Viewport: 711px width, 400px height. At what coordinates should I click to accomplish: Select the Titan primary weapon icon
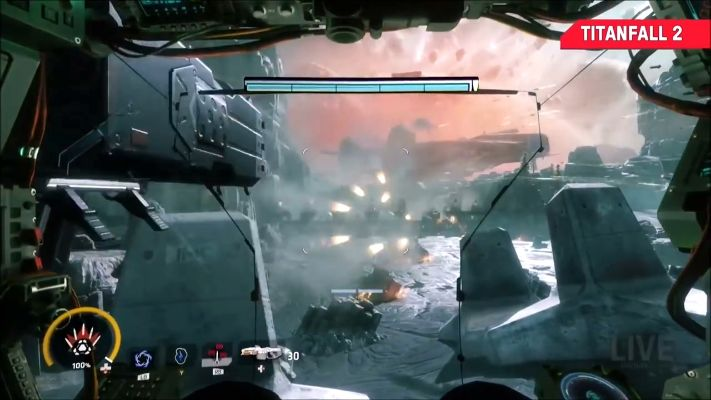(x=262, y=354)
